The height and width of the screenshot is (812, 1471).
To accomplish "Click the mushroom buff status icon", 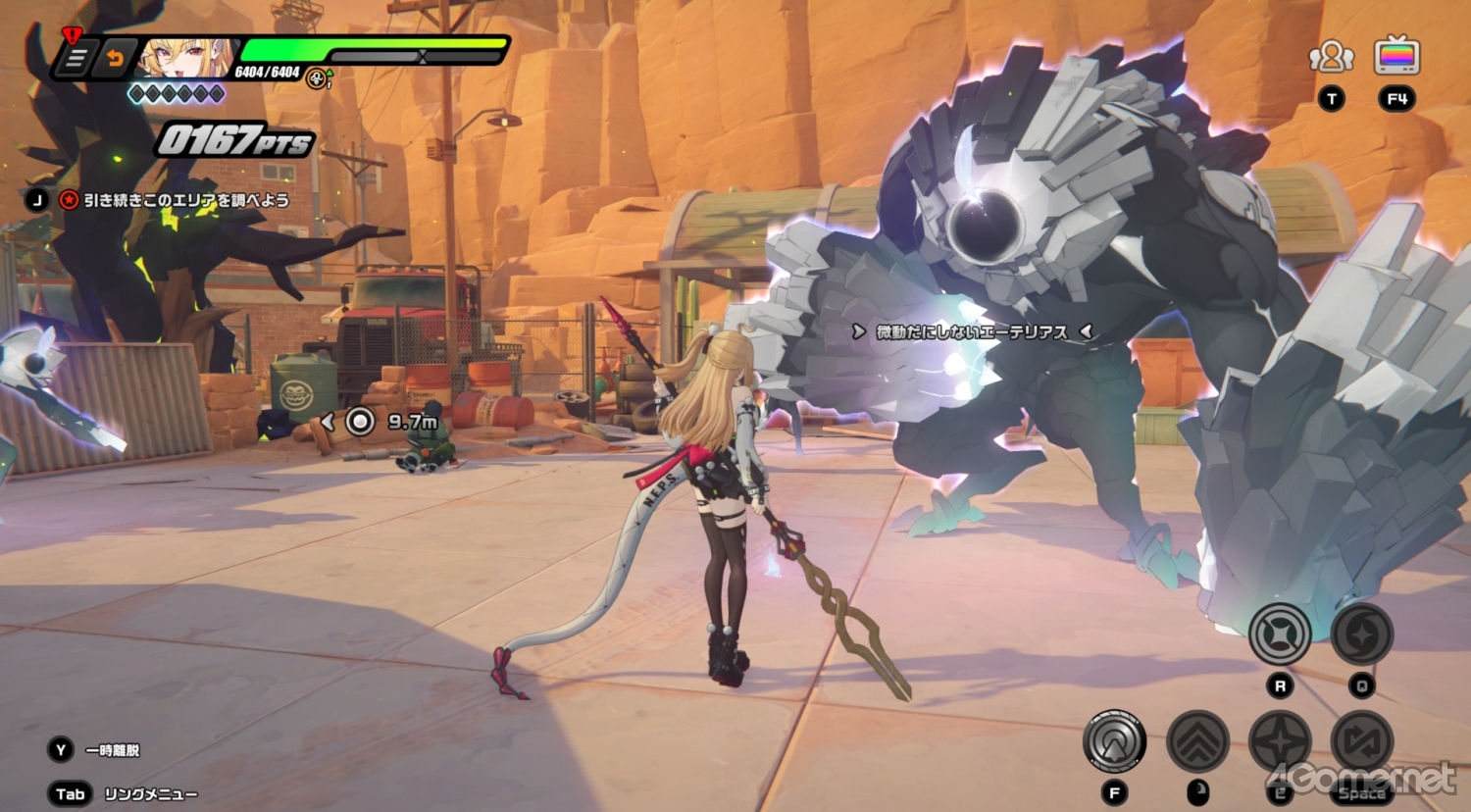I will [x=317, y=78].
